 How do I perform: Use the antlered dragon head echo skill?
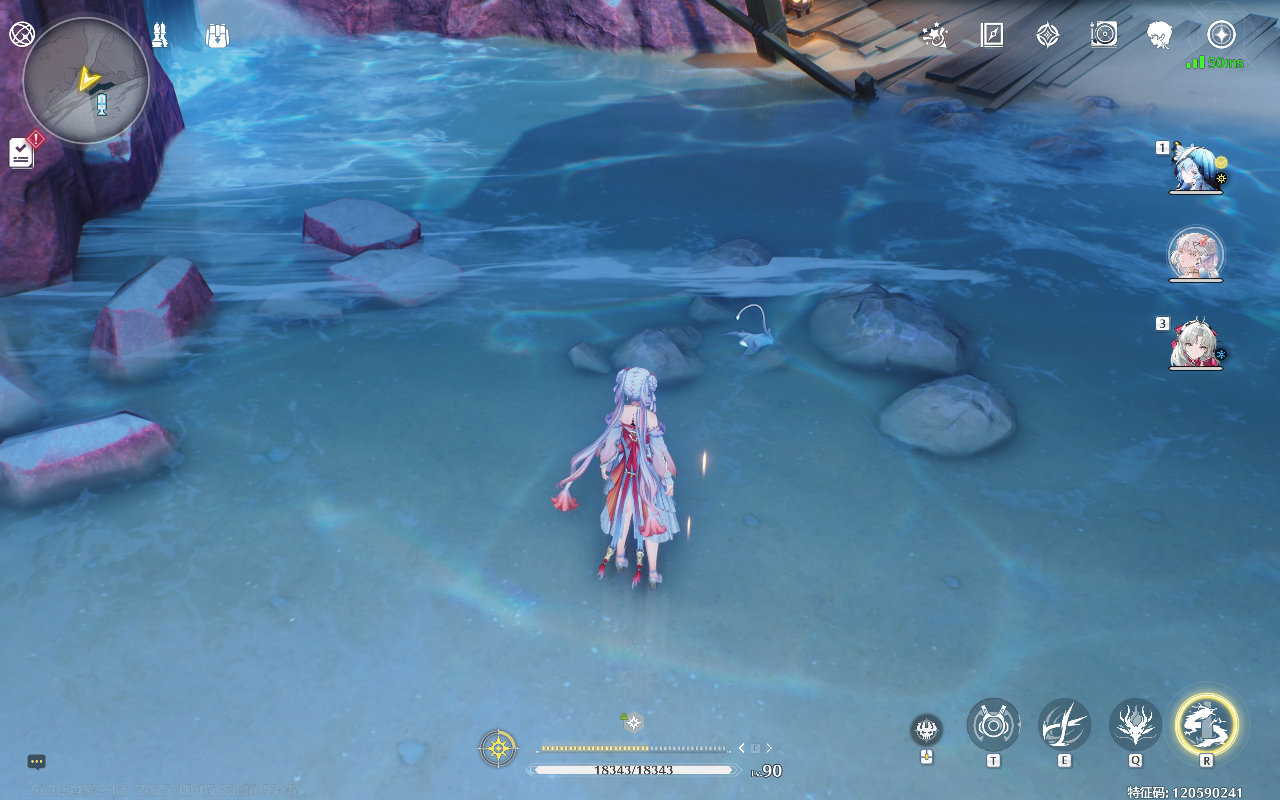pyautogui.click(x=1135, y=724)
